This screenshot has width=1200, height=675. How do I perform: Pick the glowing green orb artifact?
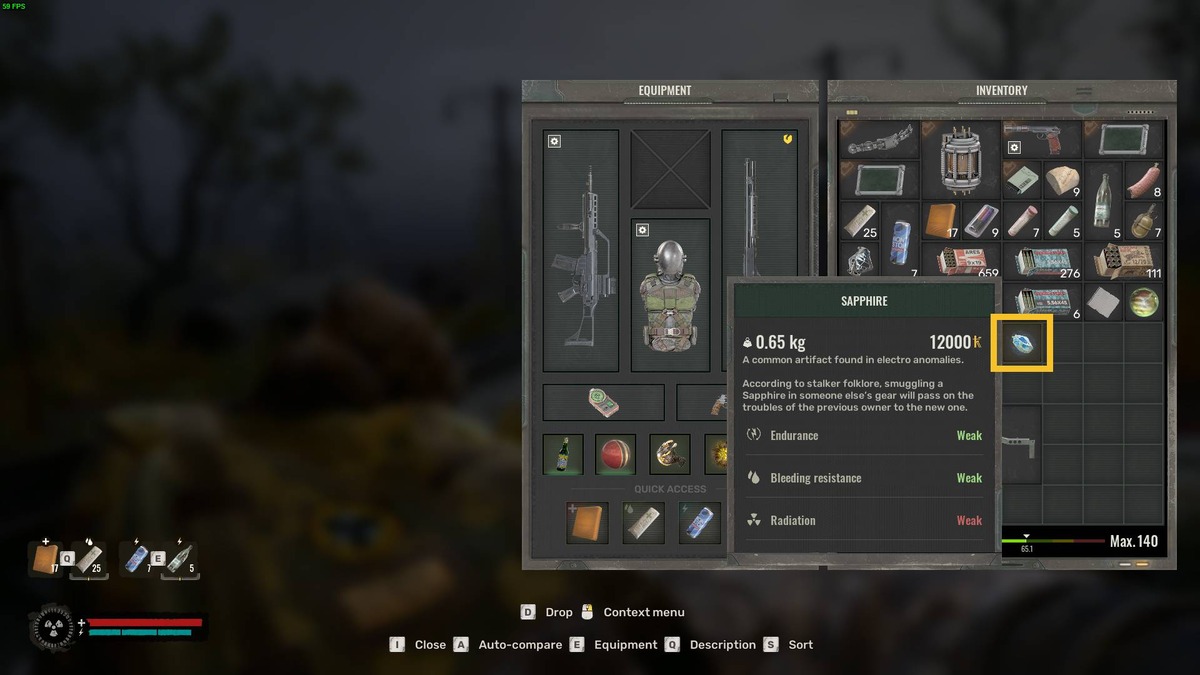coord(1143,302)
